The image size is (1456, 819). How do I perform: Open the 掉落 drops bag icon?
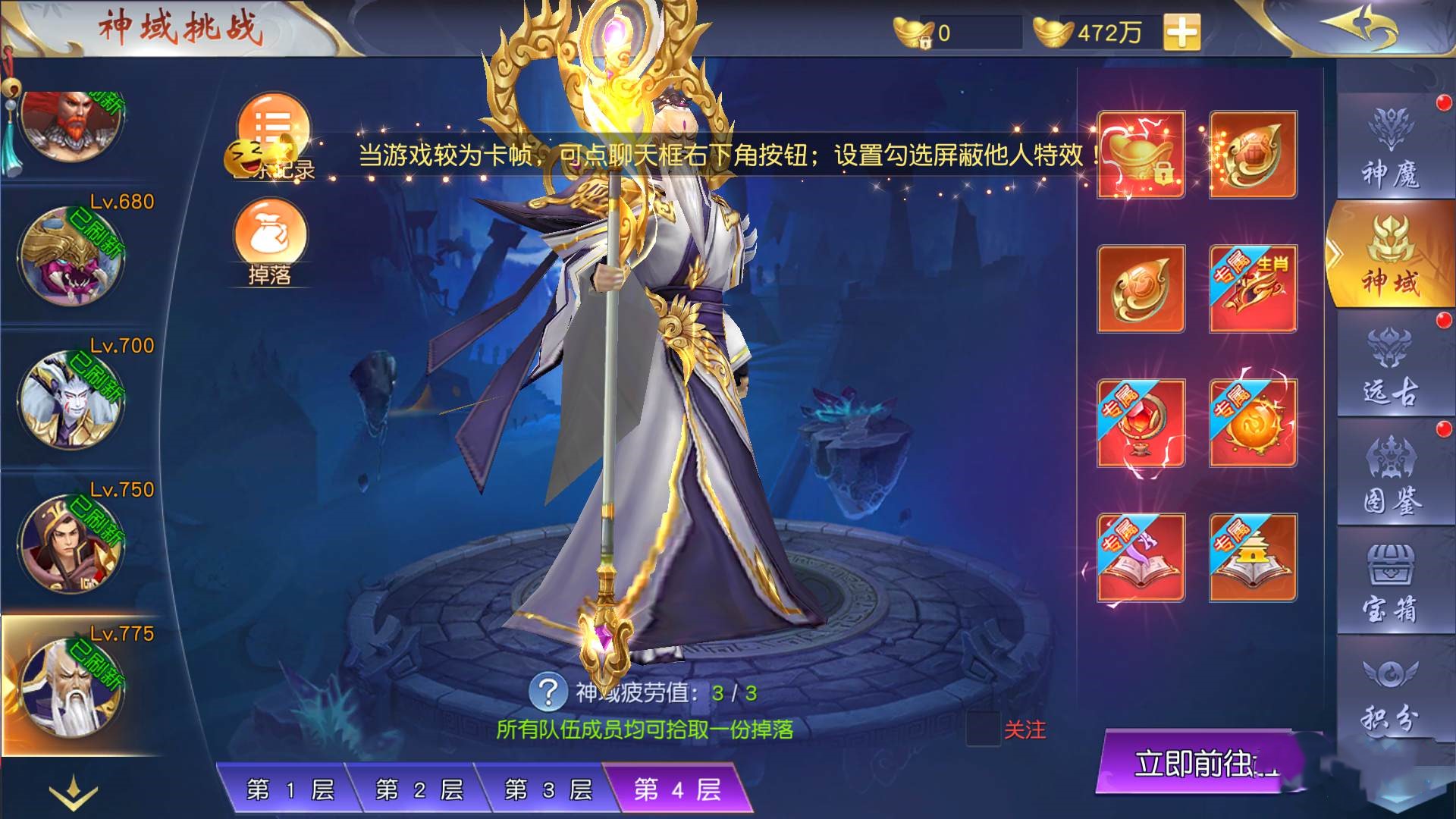pos(270,240)
